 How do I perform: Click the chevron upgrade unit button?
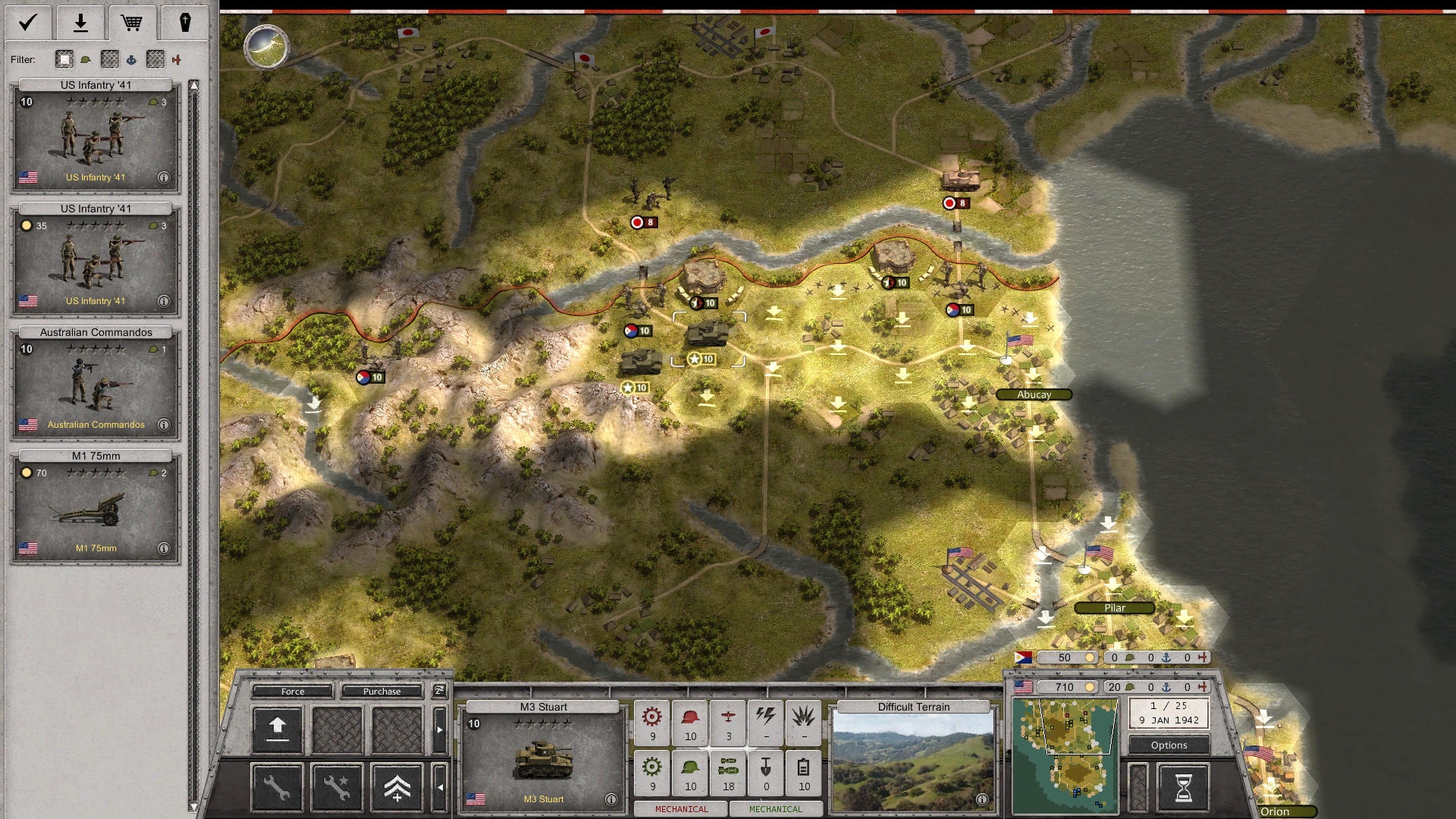point(397,788)
